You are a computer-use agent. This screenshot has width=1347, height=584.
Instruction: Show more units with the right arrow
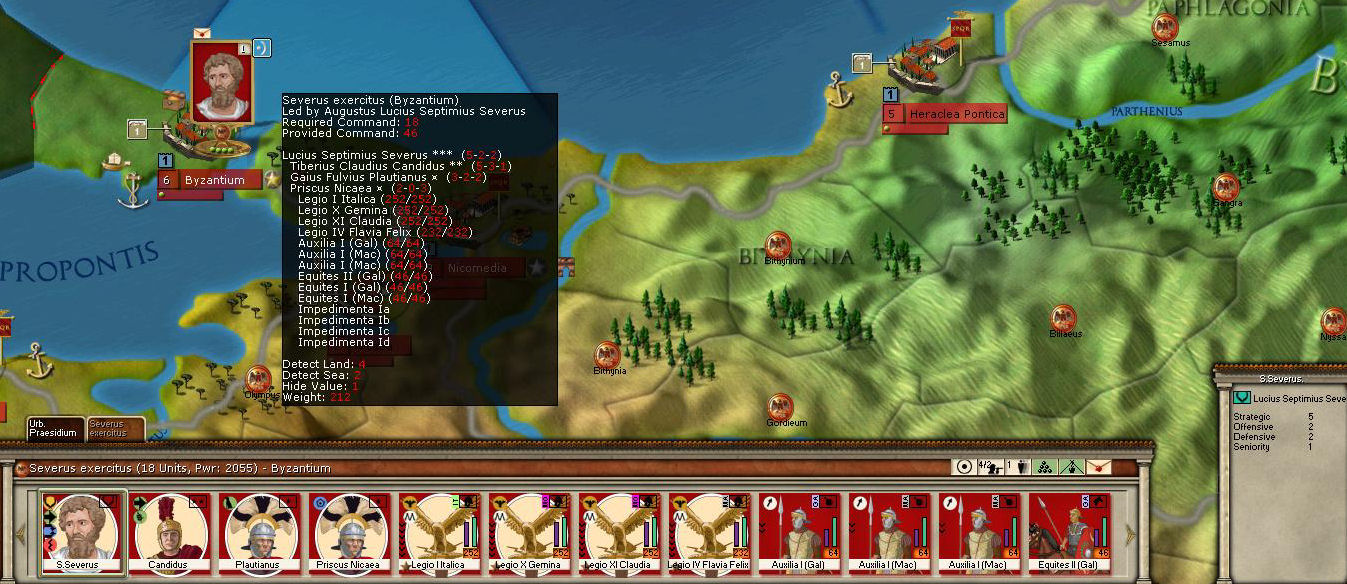[x=1130, y=533]
